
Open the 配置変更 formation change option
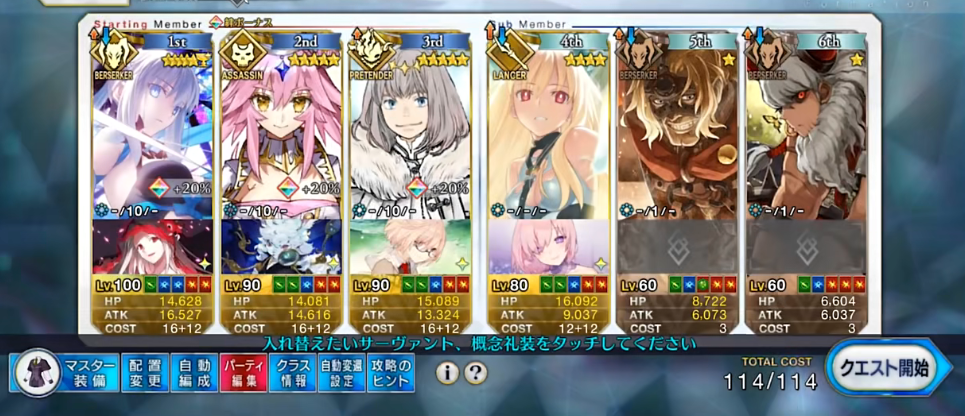[x=145, y=372]
